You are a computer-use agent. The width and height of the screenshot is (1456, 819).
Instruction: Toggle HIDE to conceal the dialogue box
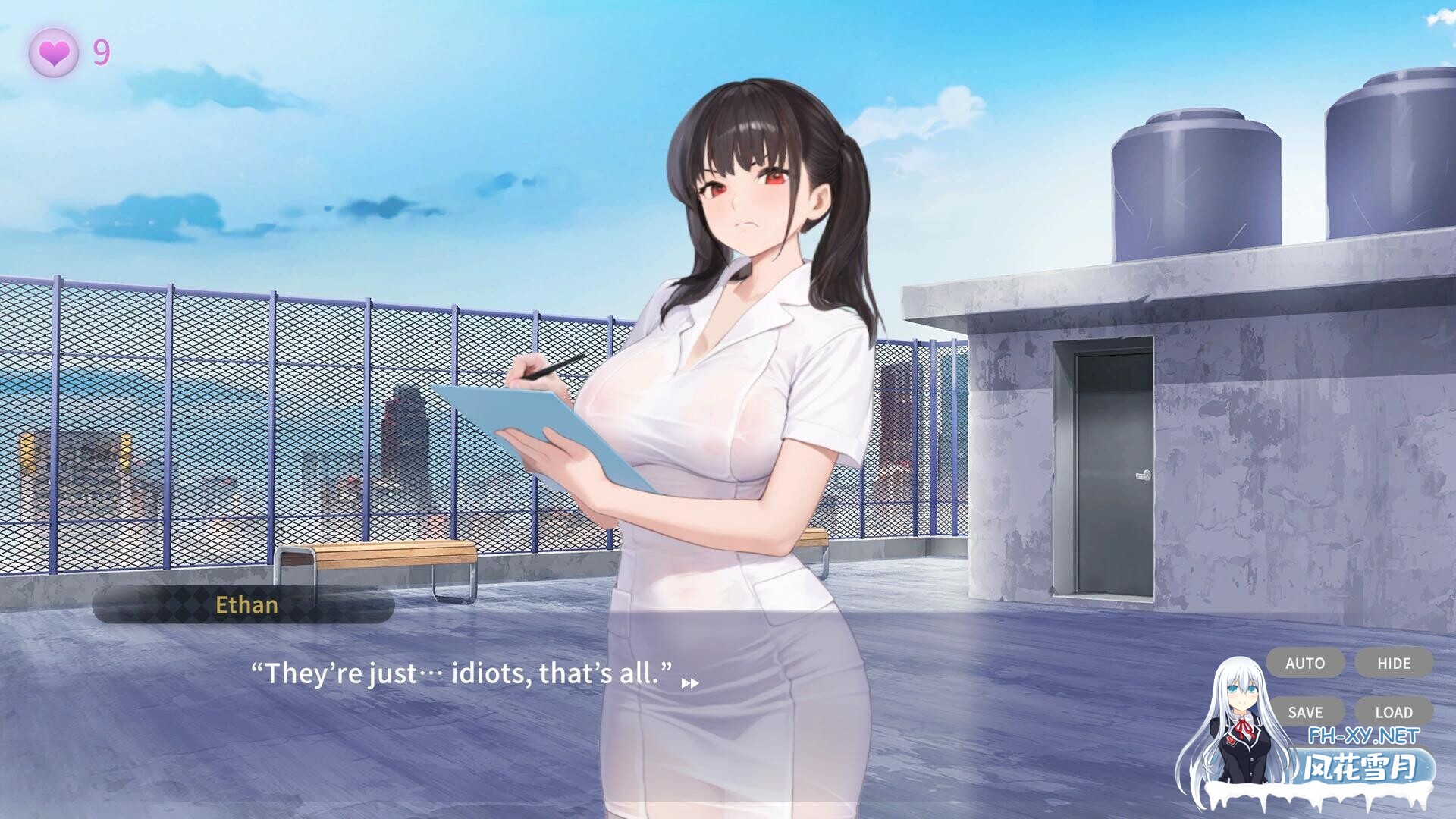point(1394,663)
